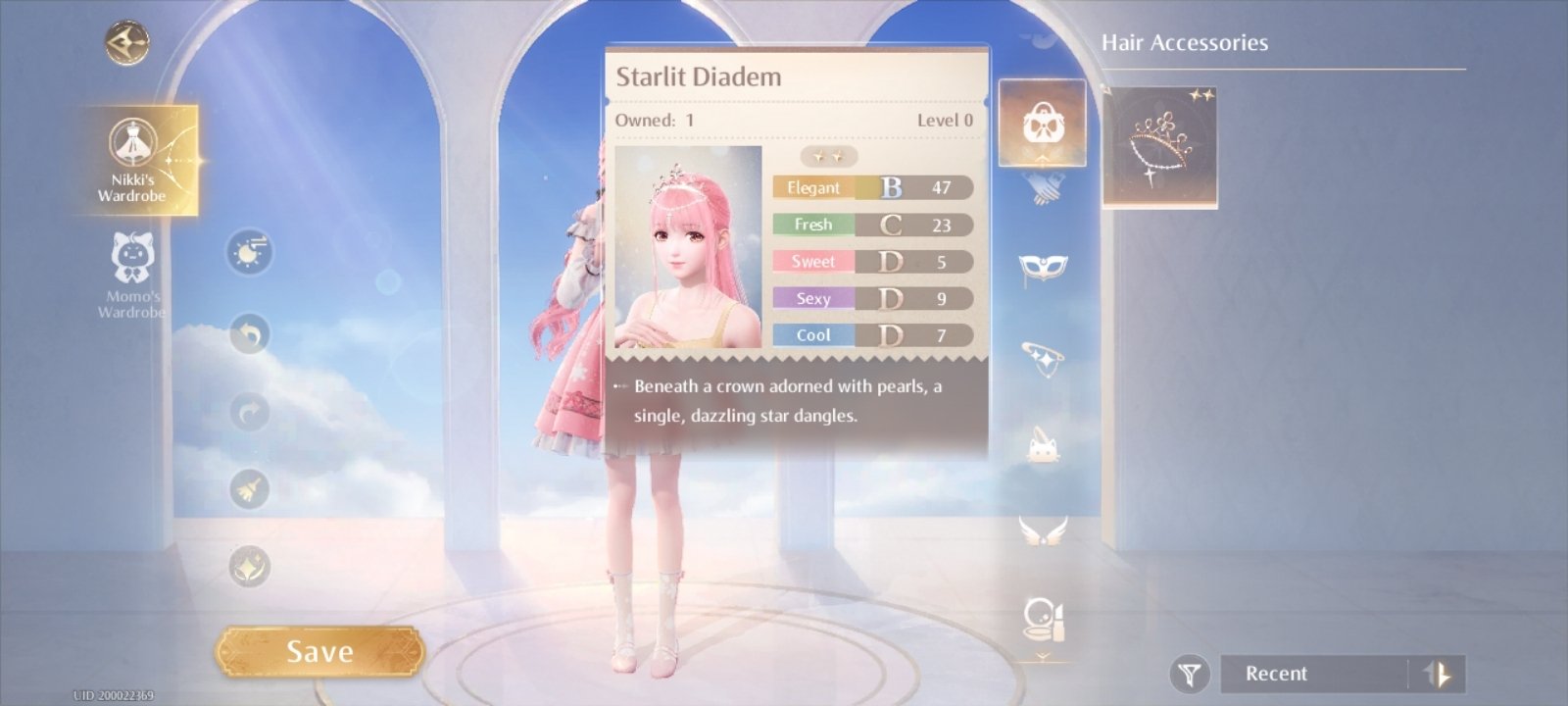This screenshot has height=706, width=1568.
Task: Clear outfit with the broom icon
Action: tap(250, 488)
